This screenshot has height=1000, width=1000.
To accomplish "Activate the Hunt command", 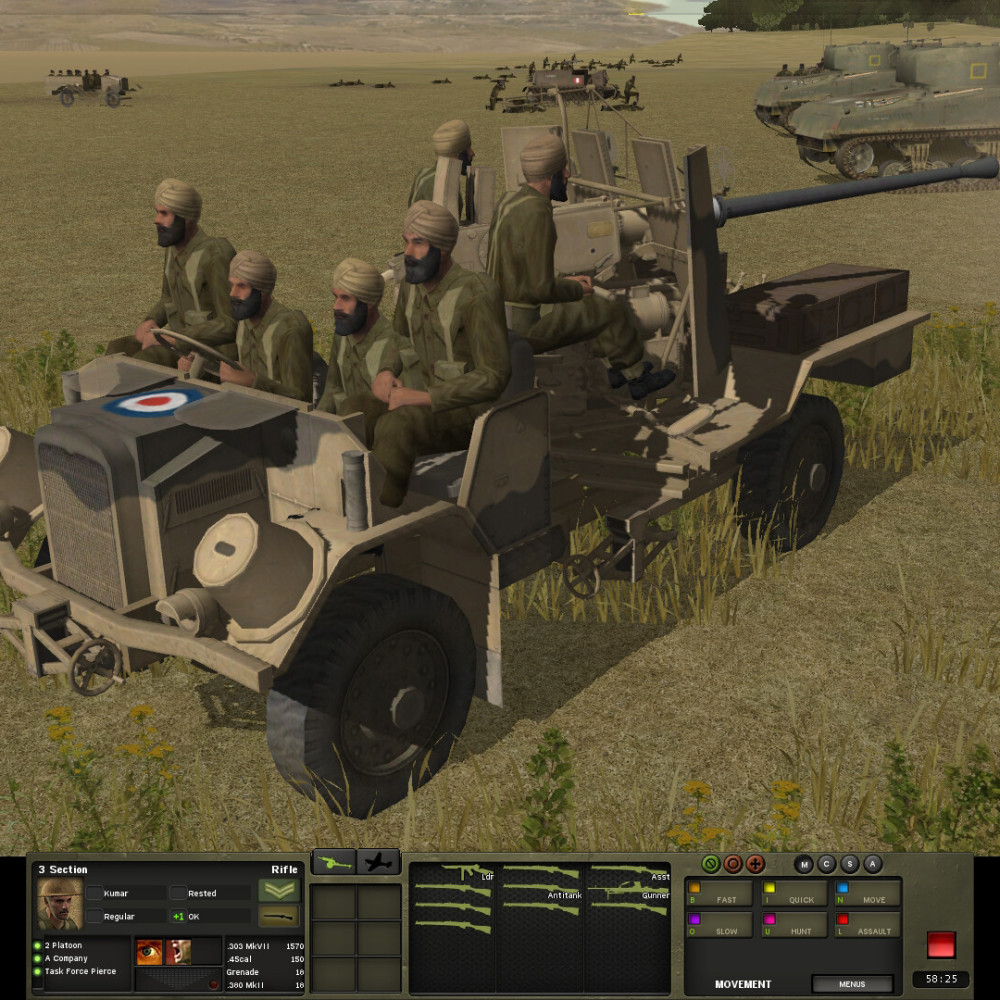I will [x=794, y=924].
